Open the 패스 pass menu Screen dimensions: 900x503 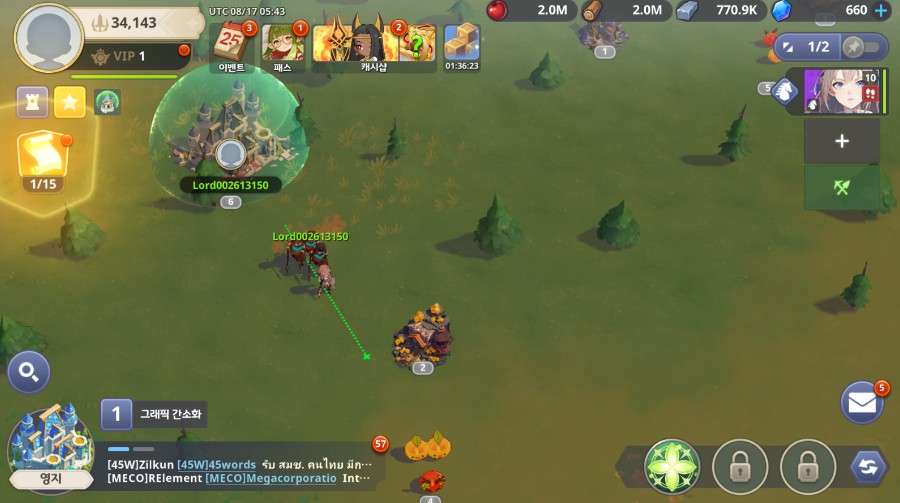point(283,43)
